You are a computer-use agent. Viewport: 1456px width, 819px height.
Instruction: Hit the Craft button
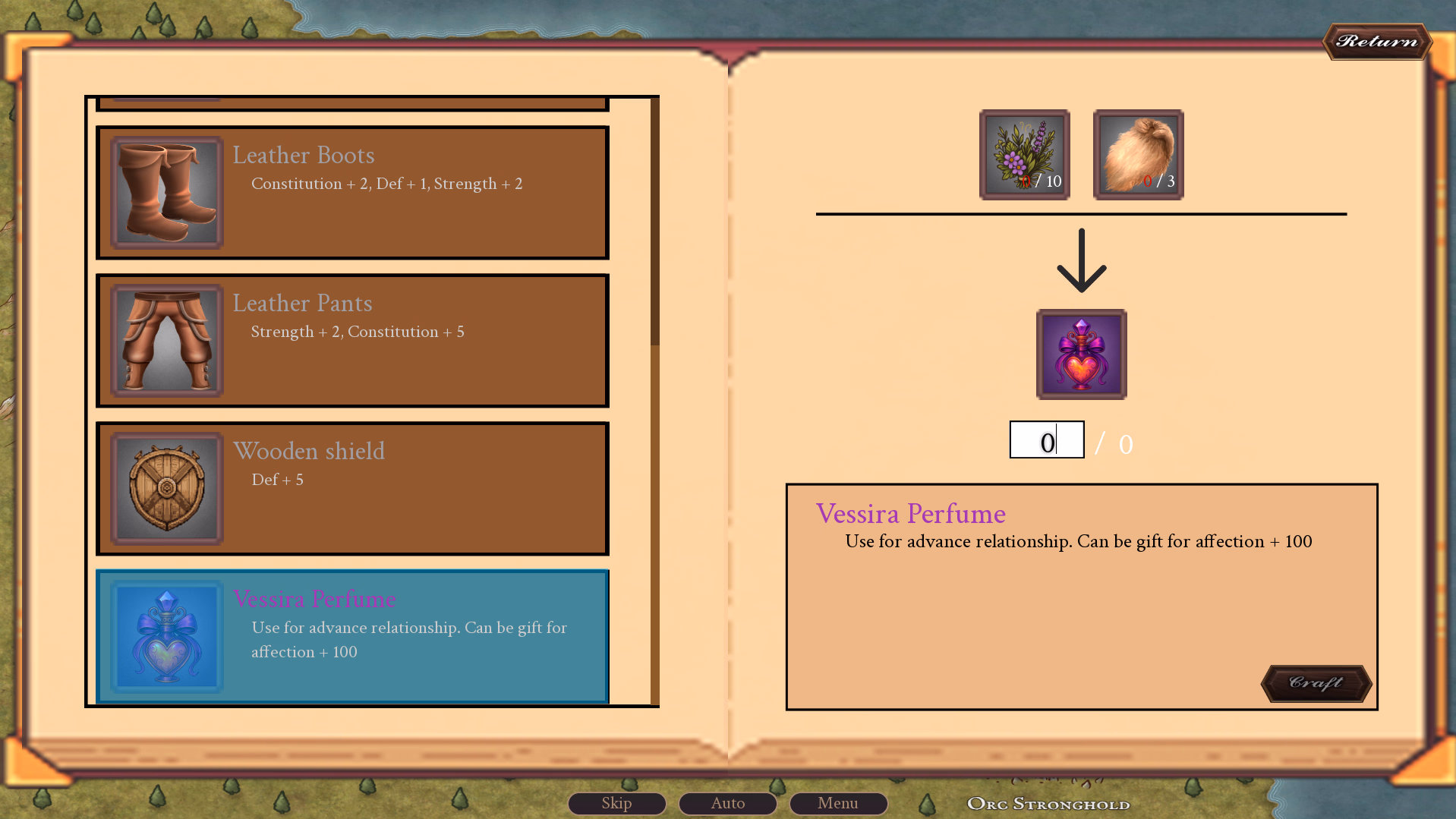pos(1316,683)
